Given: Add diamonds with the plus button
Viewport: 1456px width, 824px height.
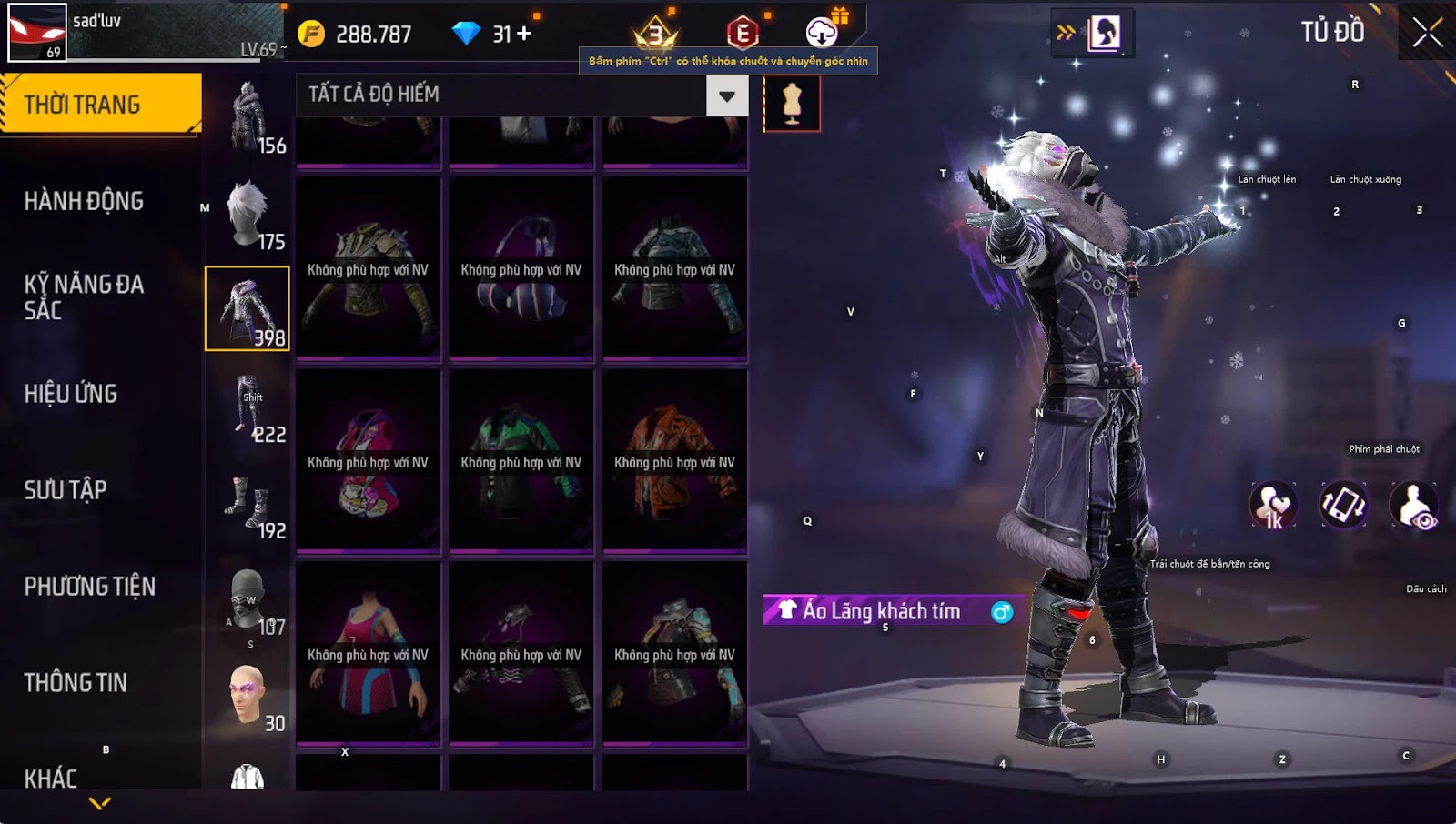Looking at the screenshot, I should point(524,34).
